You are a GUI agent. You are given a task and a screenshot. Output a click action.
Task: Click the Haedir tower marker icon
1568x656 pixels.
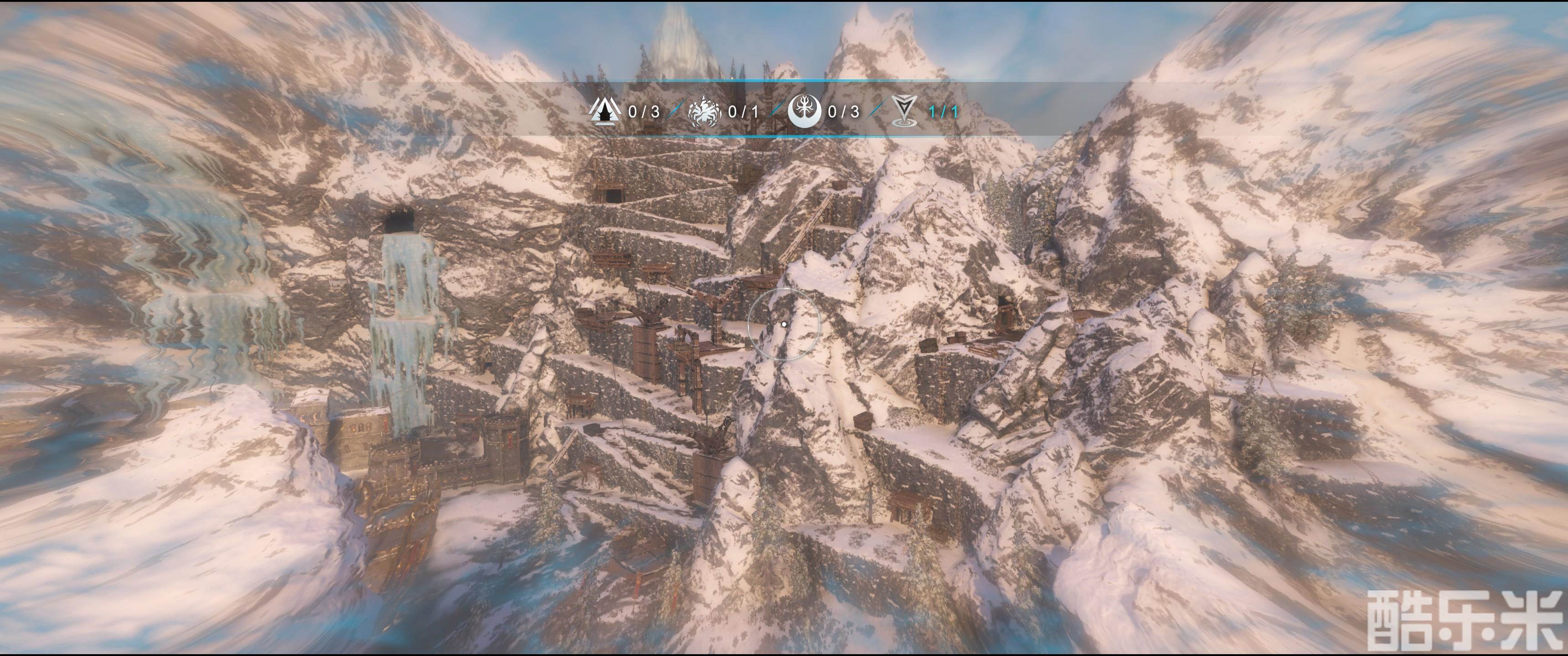pyautogui.click(x=904, y=111)
